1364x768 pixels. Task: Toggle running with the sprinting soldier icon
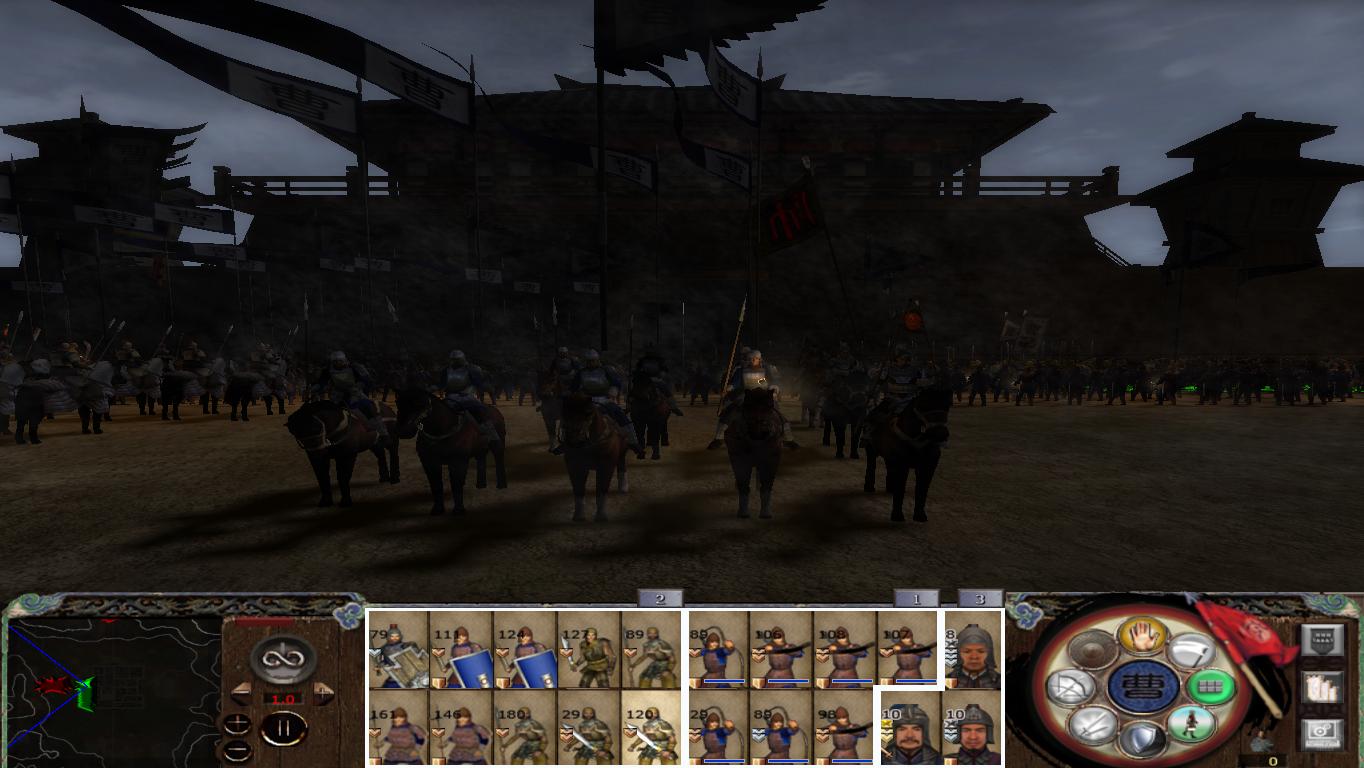(1192, 724)
